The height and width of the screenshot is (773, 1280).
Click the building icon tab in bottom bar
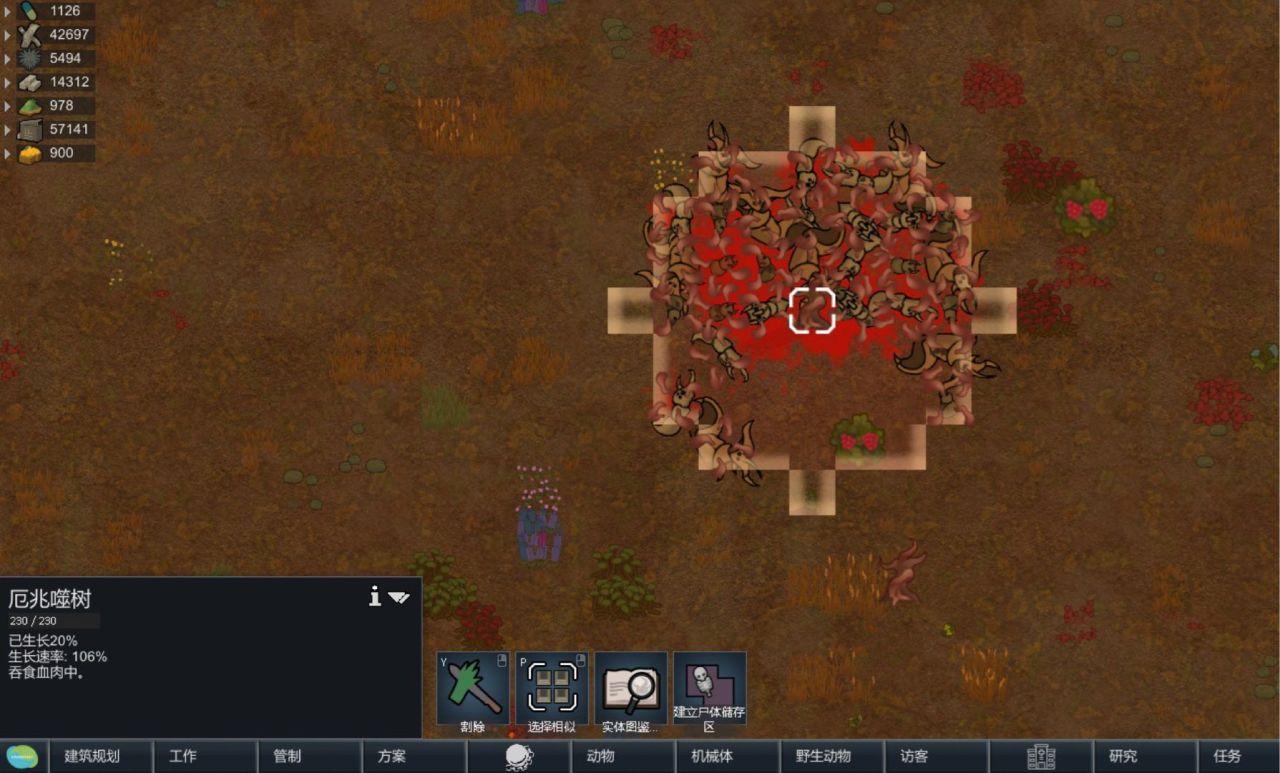pos(1041,756)
